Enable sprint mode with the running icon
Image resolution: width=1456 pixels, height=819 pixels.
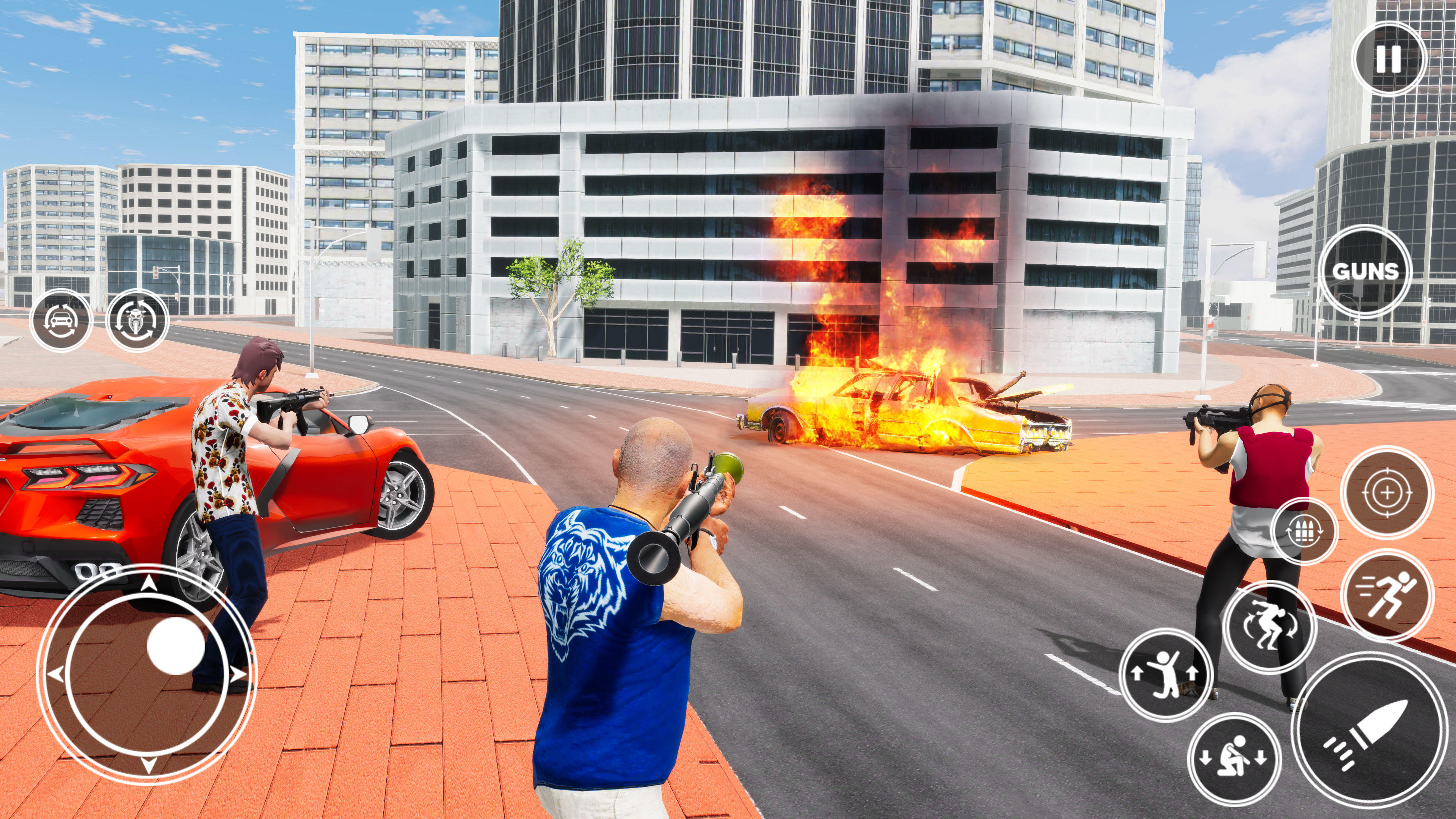coord(1387,595)
